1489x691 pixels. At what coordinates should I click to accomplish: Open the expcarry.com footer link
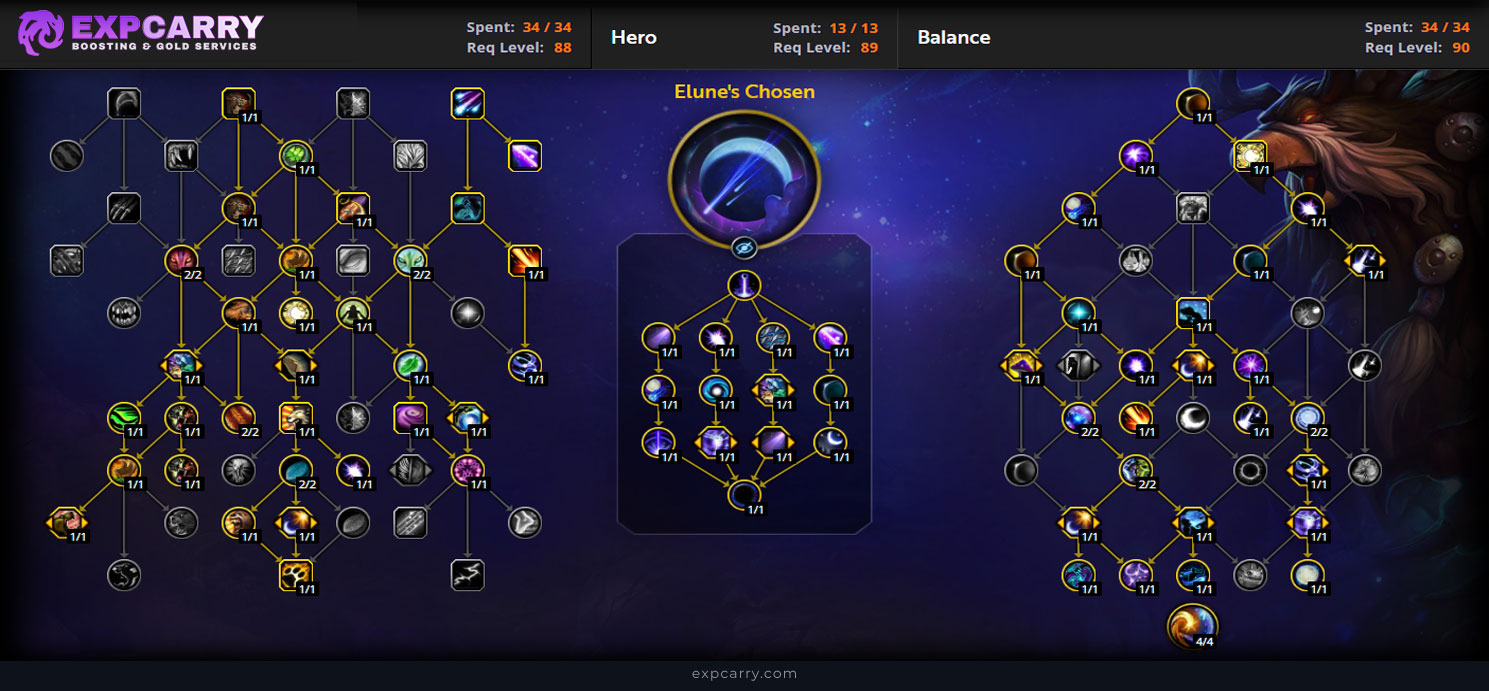click(744, 674)
